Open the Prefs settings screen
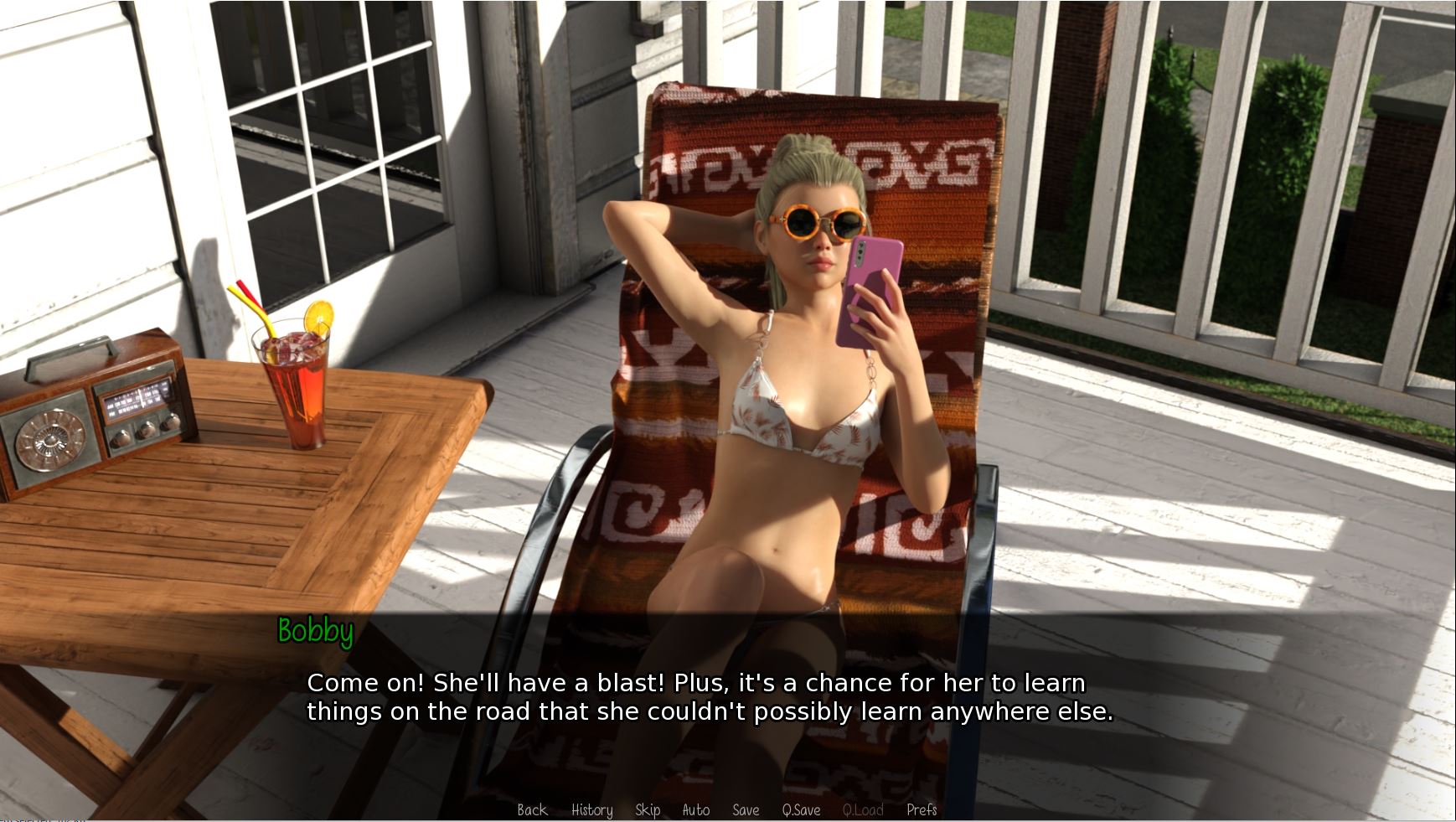Viewport: 1456px width, 822px height. (x=921, y=809)
